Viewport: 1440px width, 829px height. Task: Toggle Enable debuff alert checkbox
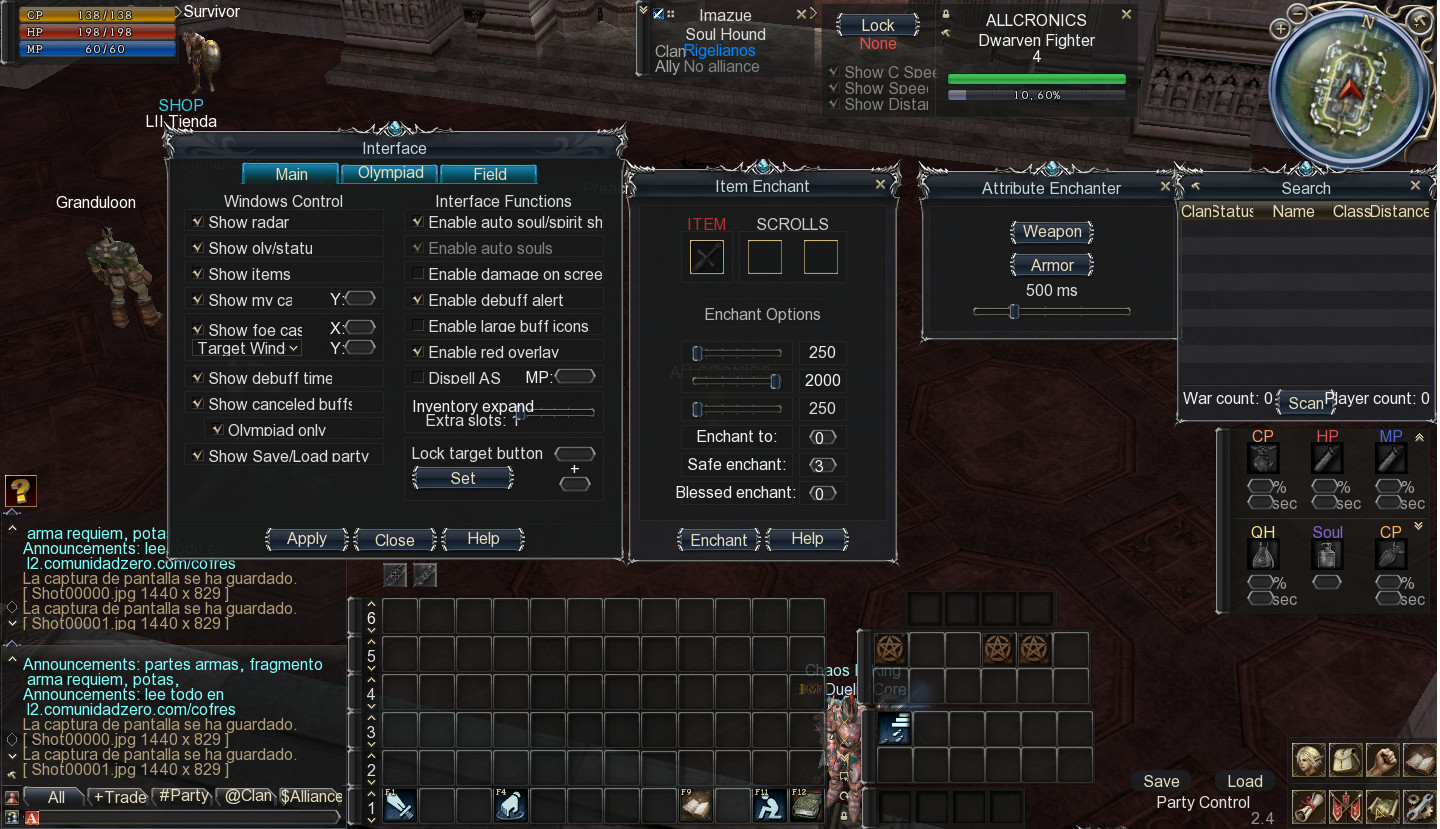click(418, 300)
